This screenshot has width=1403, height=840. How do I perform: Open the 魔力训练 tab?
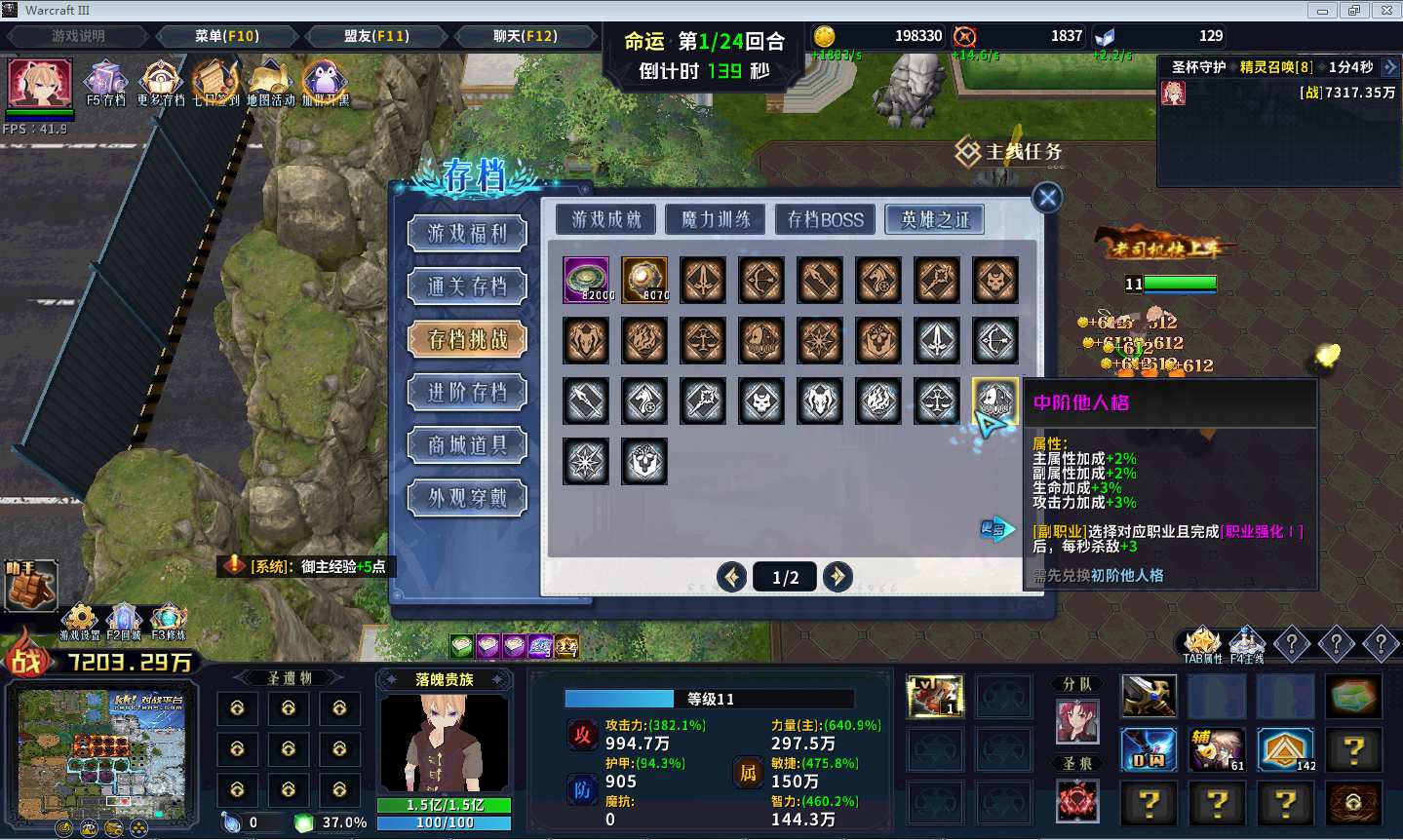pyautogui.click(x=716, y=219)
